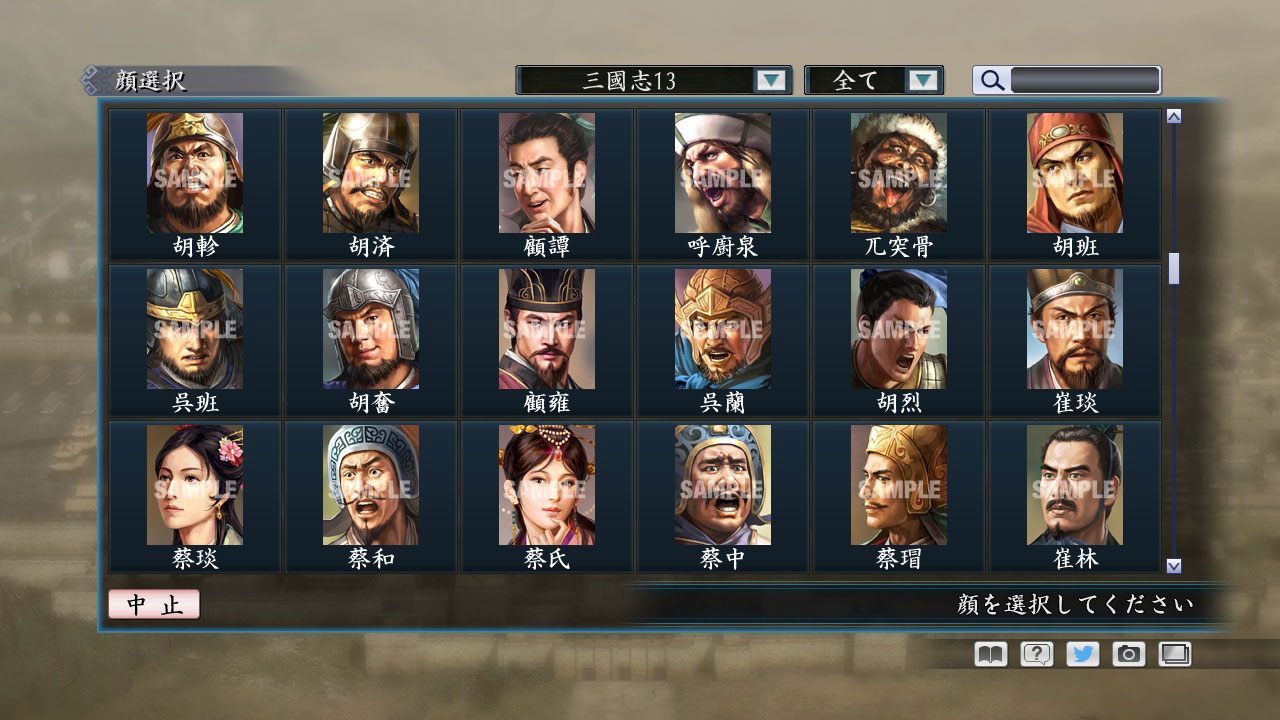This screenshot has height=720, width=1280.
Task: Click the down arrow of the title selector
Action: tap(770, 80)
